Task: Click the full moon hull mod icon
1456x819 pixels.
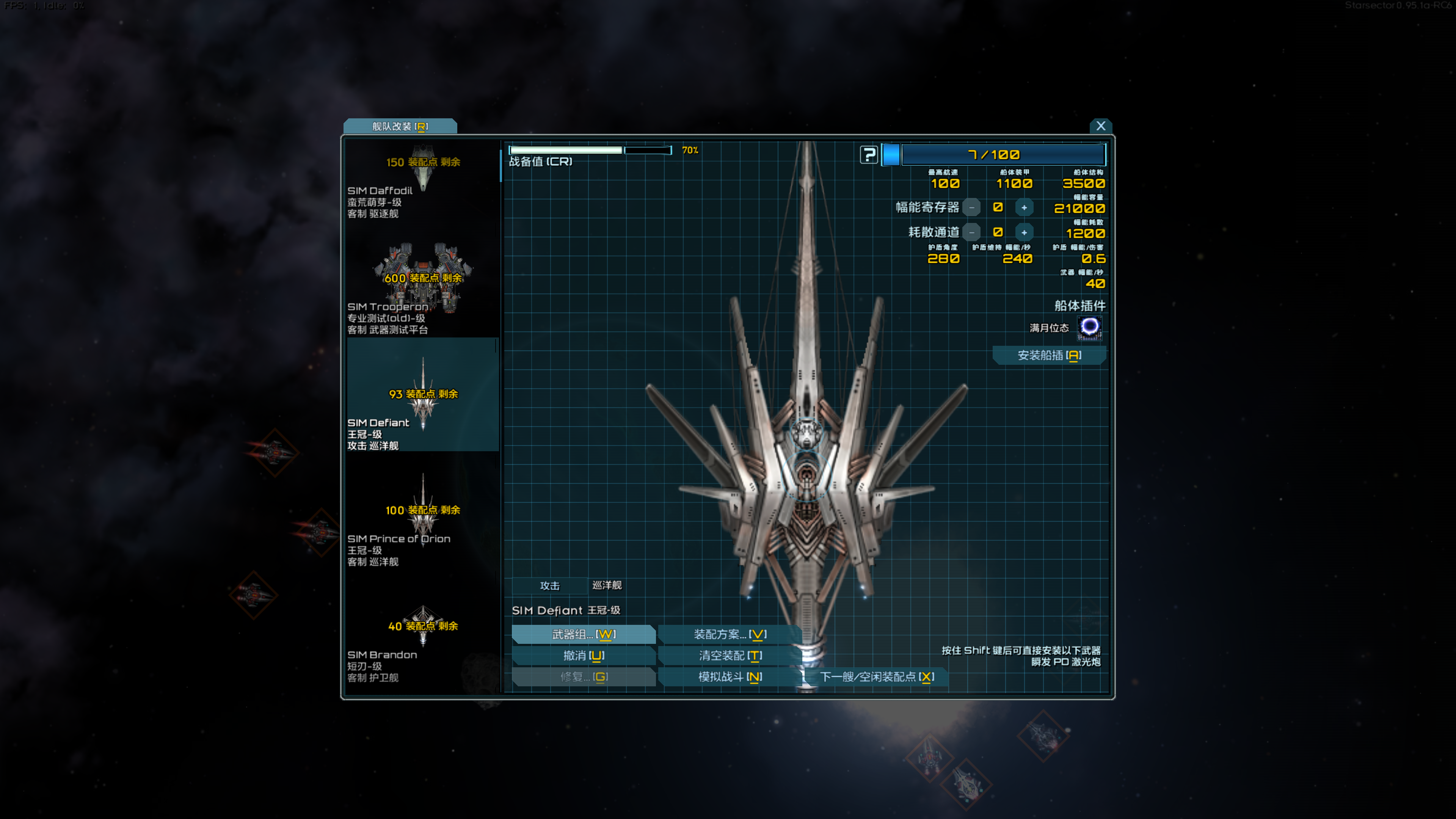Action: [x=1089, y=327]
